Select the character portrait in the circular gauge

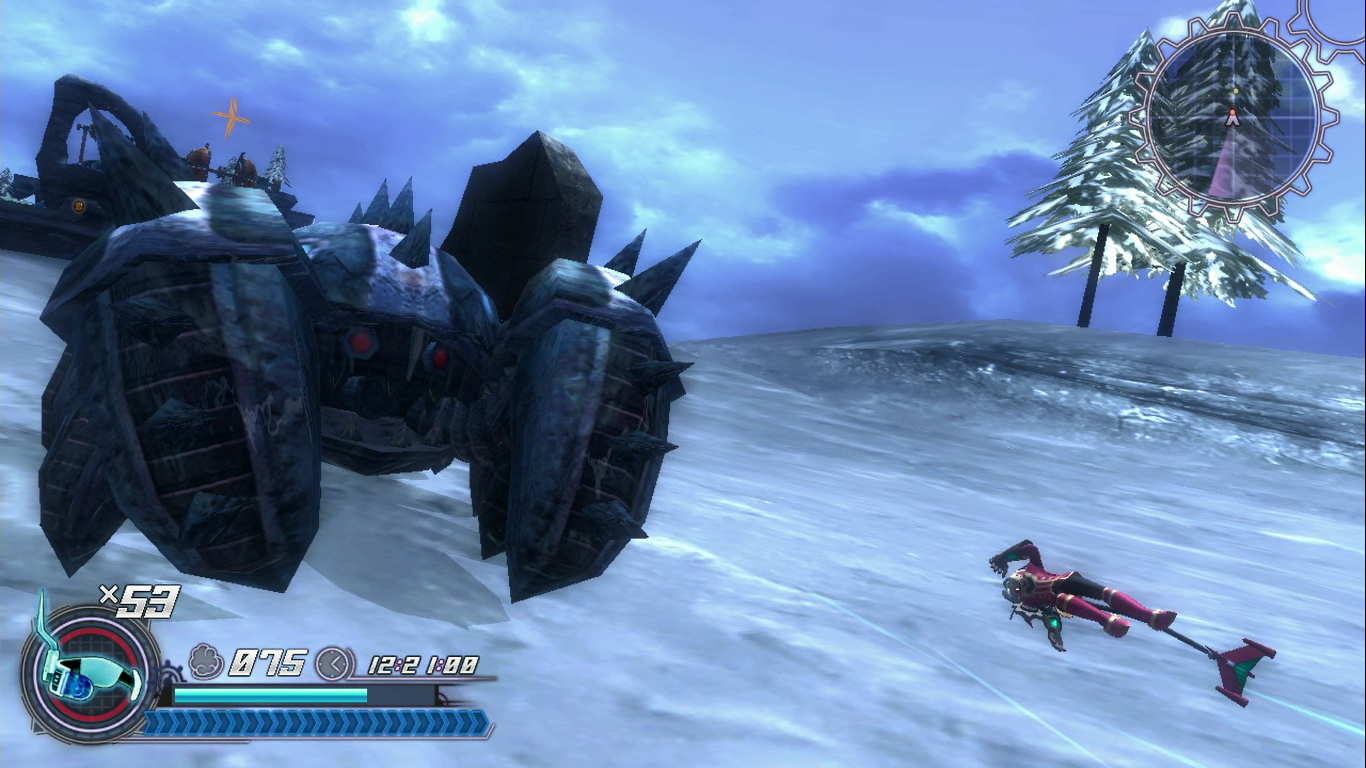[x=85, y=676]
